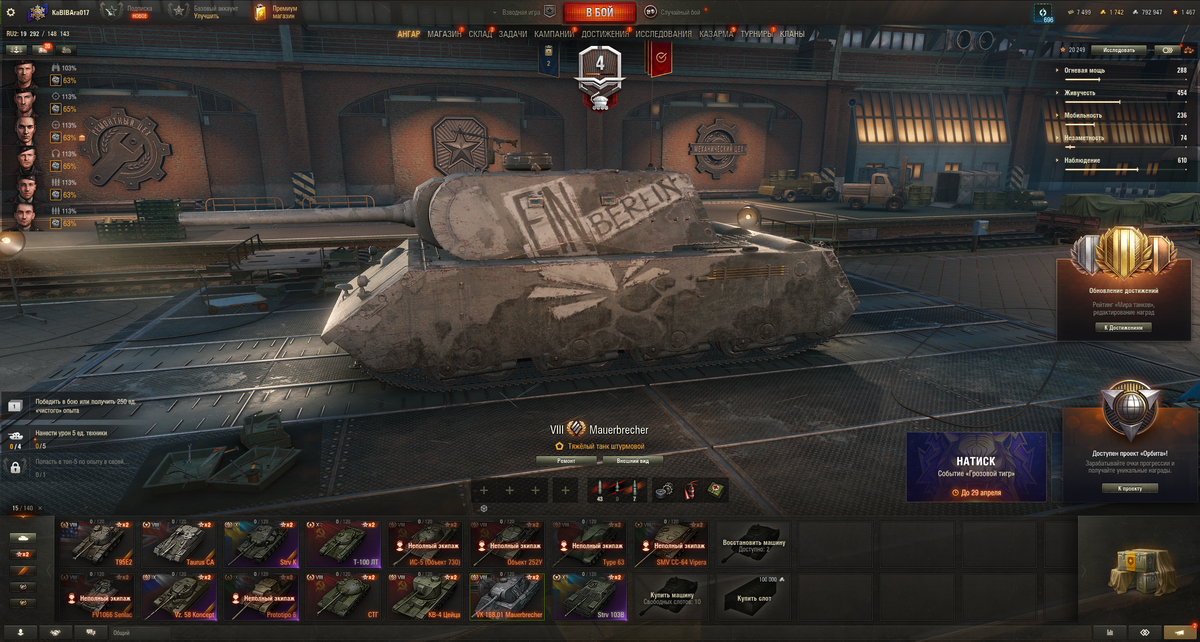Click the Исследовать button
This screenshot has width=1200, height=642.
click(1118, 49)
